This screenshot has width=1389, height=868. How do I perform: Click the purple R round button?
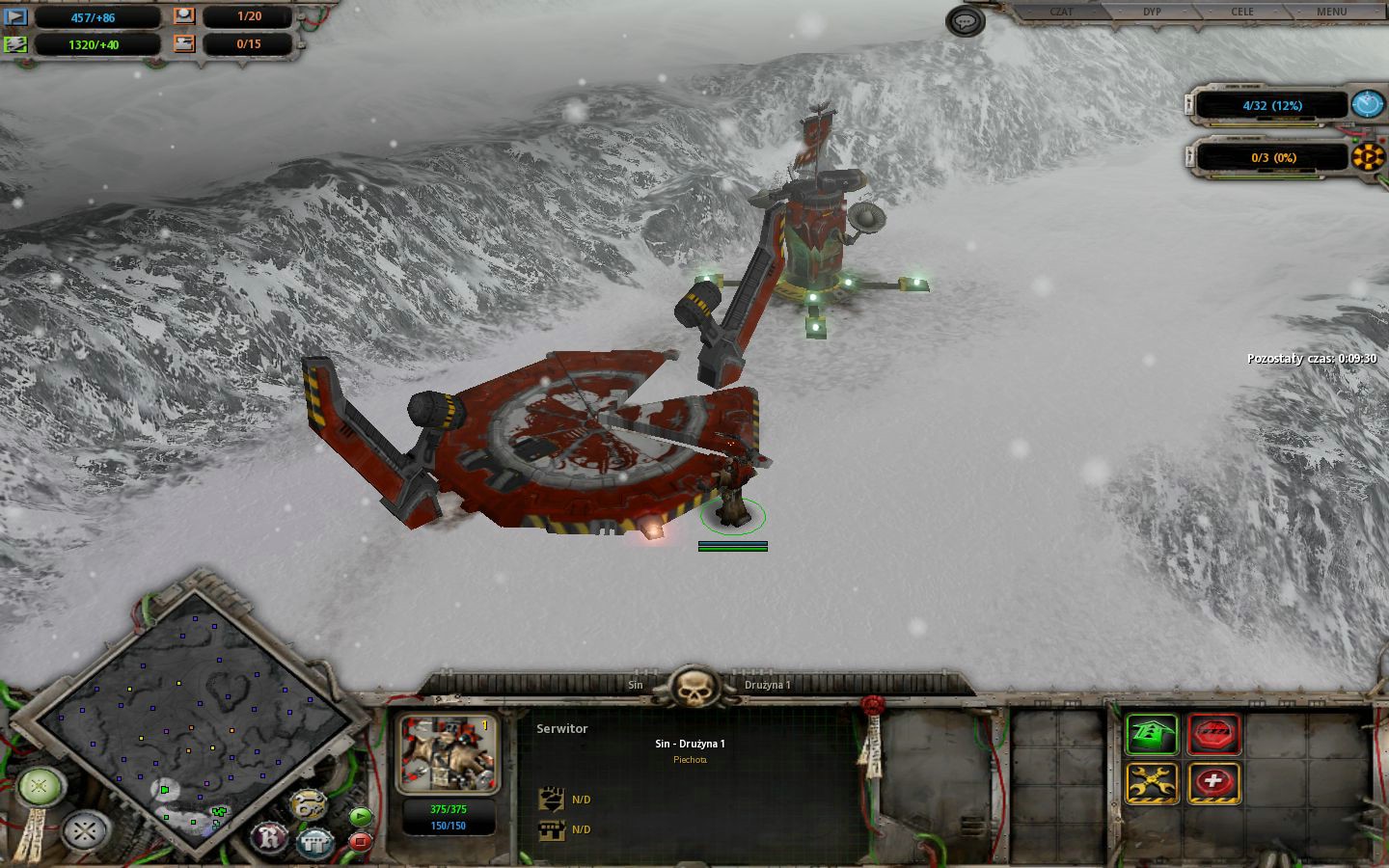[x=271, y=836]
